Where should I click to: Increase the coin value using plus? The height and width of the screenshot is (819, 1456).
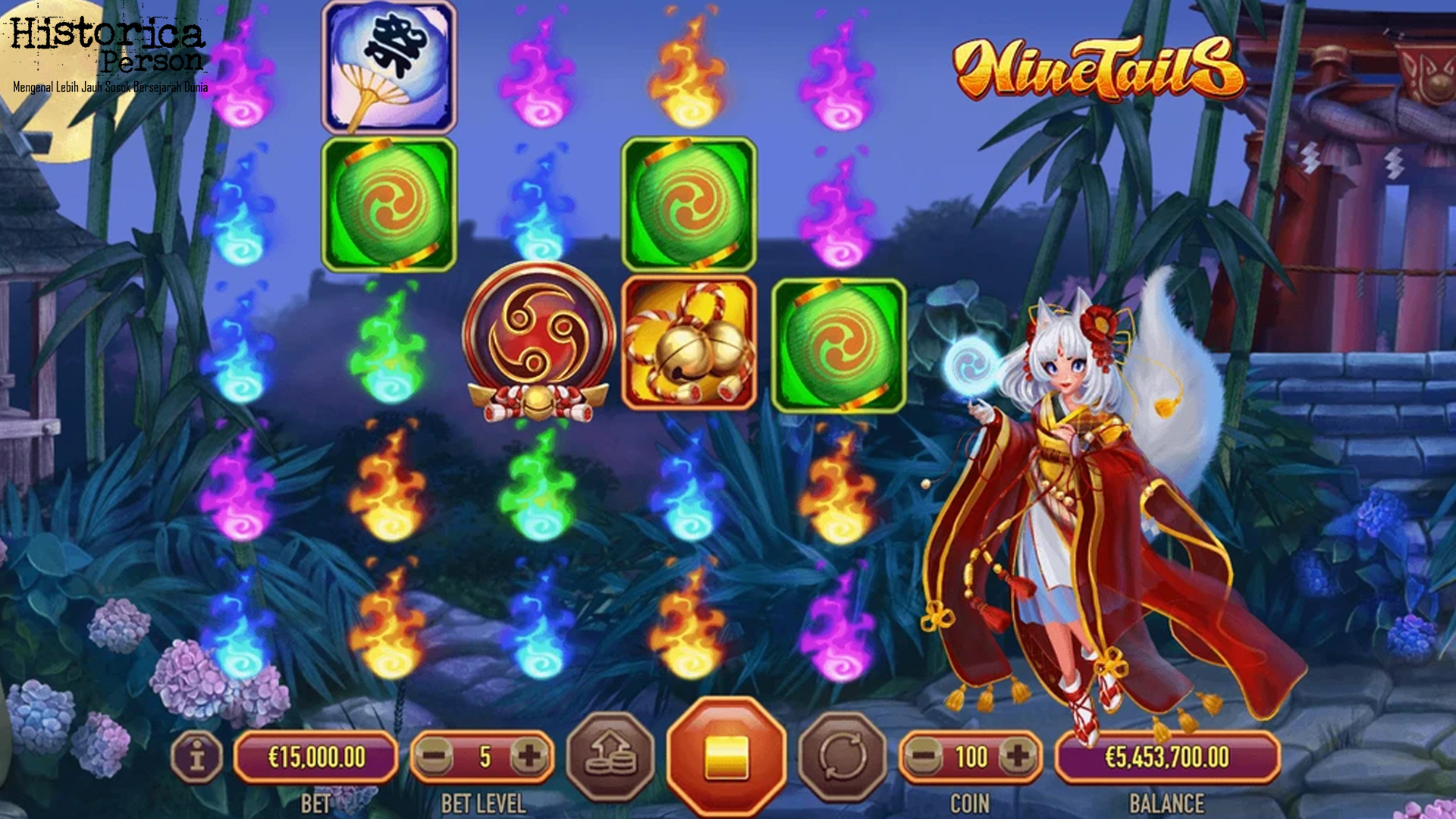pyautogui.click(x=1016, y=753)
